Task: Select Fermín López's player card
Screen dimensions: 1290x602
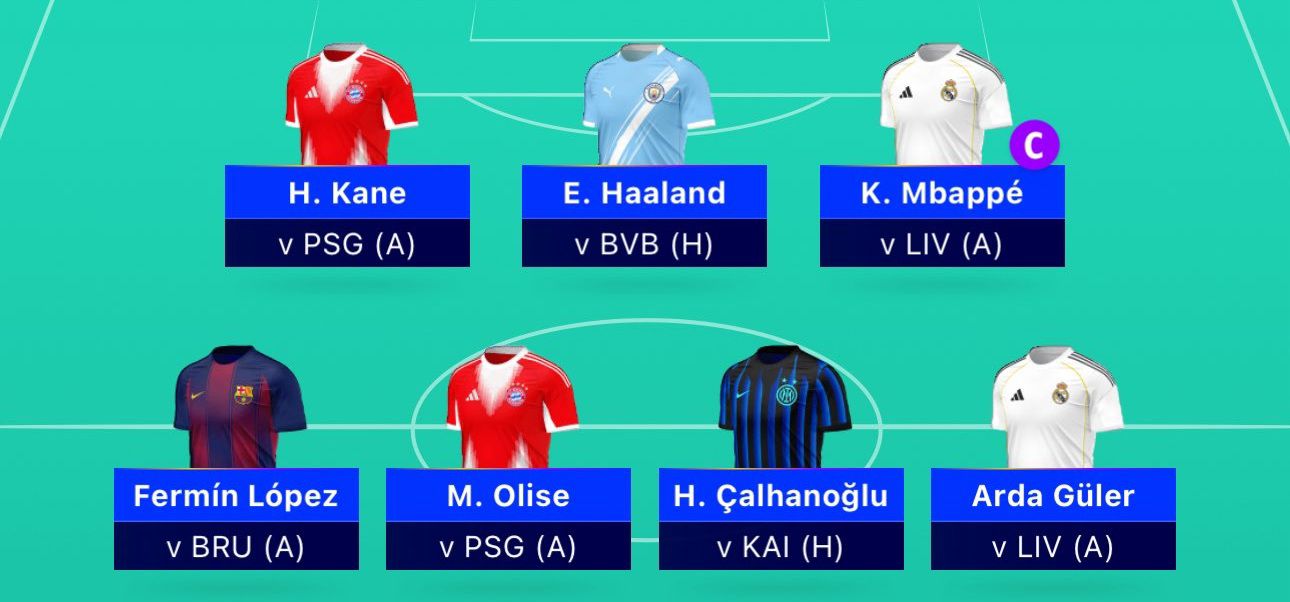Action: point(236,496)
